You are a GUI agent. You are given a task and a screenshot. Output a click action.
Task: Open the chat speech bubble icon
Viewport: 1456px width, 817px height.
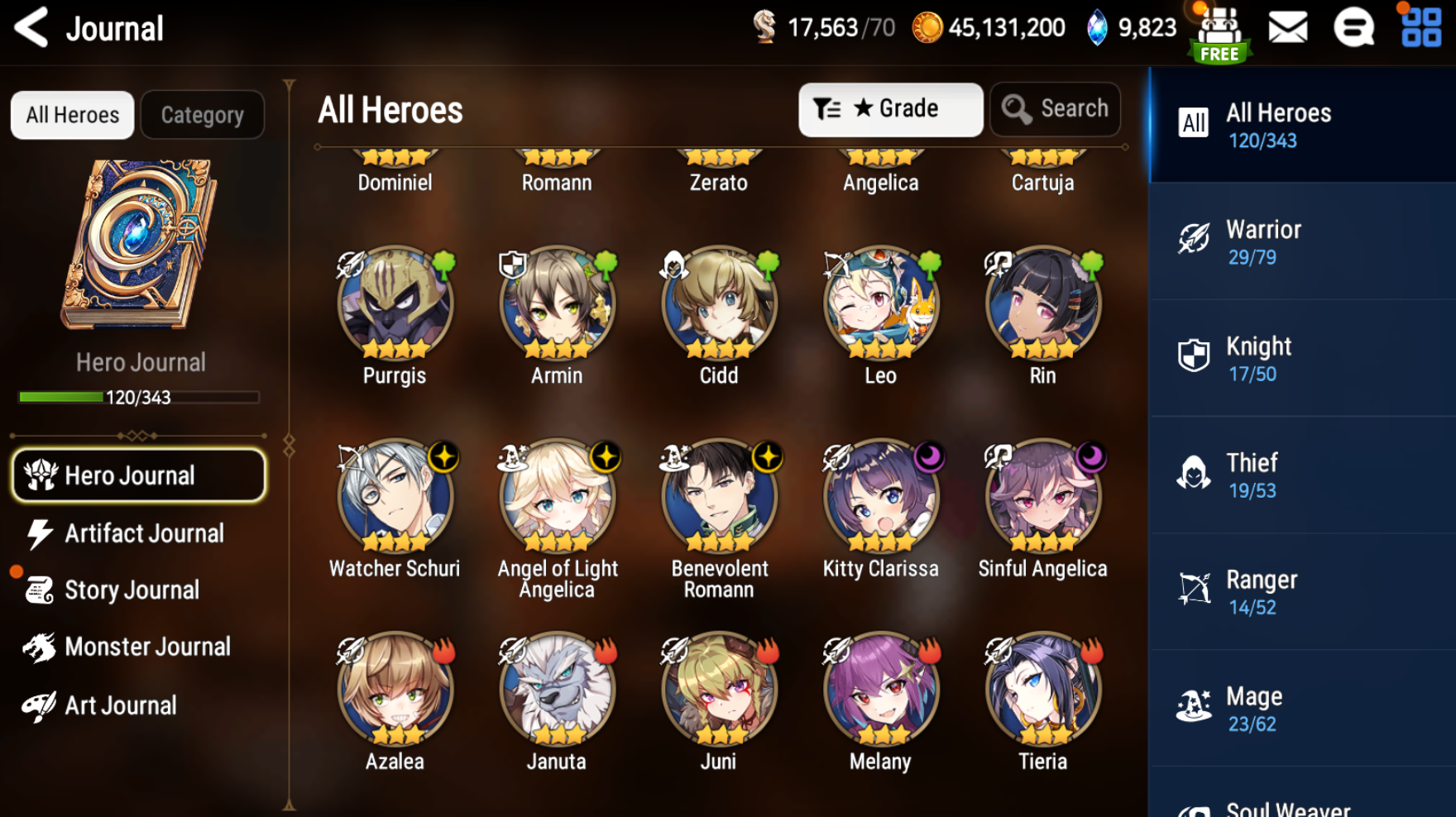[1353, 28]
